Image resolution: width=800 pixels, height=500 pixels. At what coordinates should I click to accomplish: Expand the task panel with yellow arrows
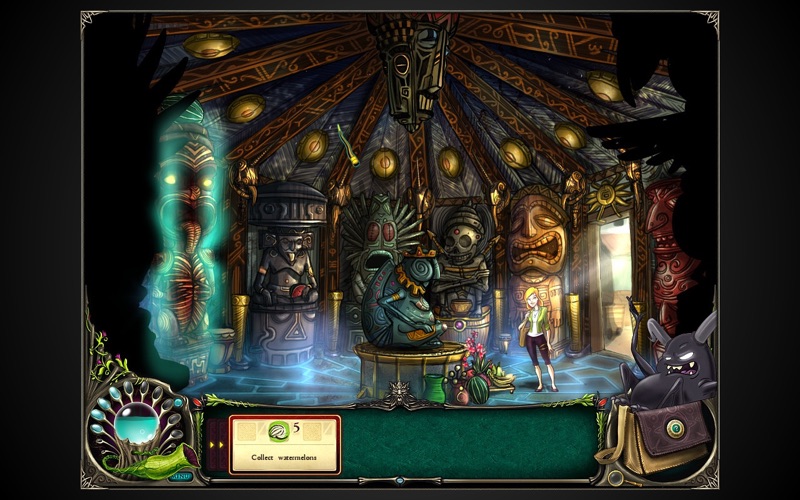(215, 443)
